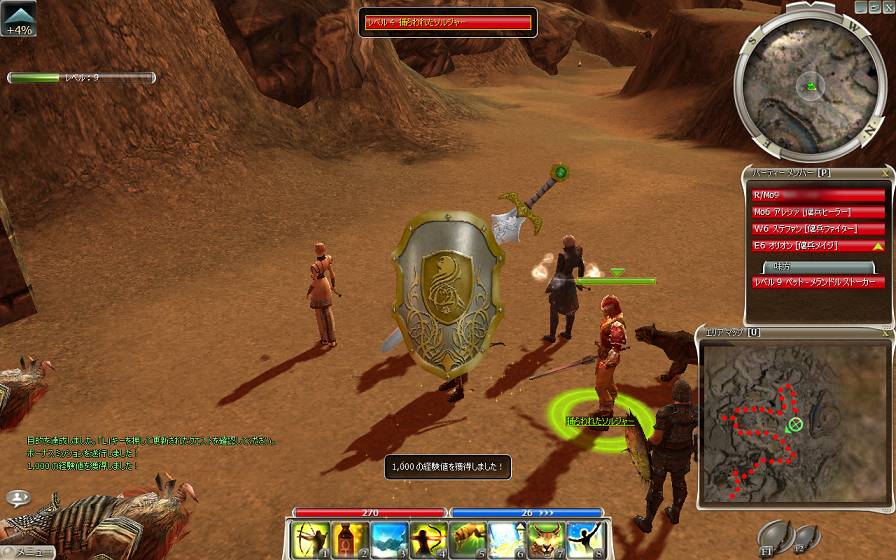Use the potion bottle skill in slot 2
Image resolution: width=896 pixels, height=560 pixels.
pyautogui.click(x=345, y=540)
